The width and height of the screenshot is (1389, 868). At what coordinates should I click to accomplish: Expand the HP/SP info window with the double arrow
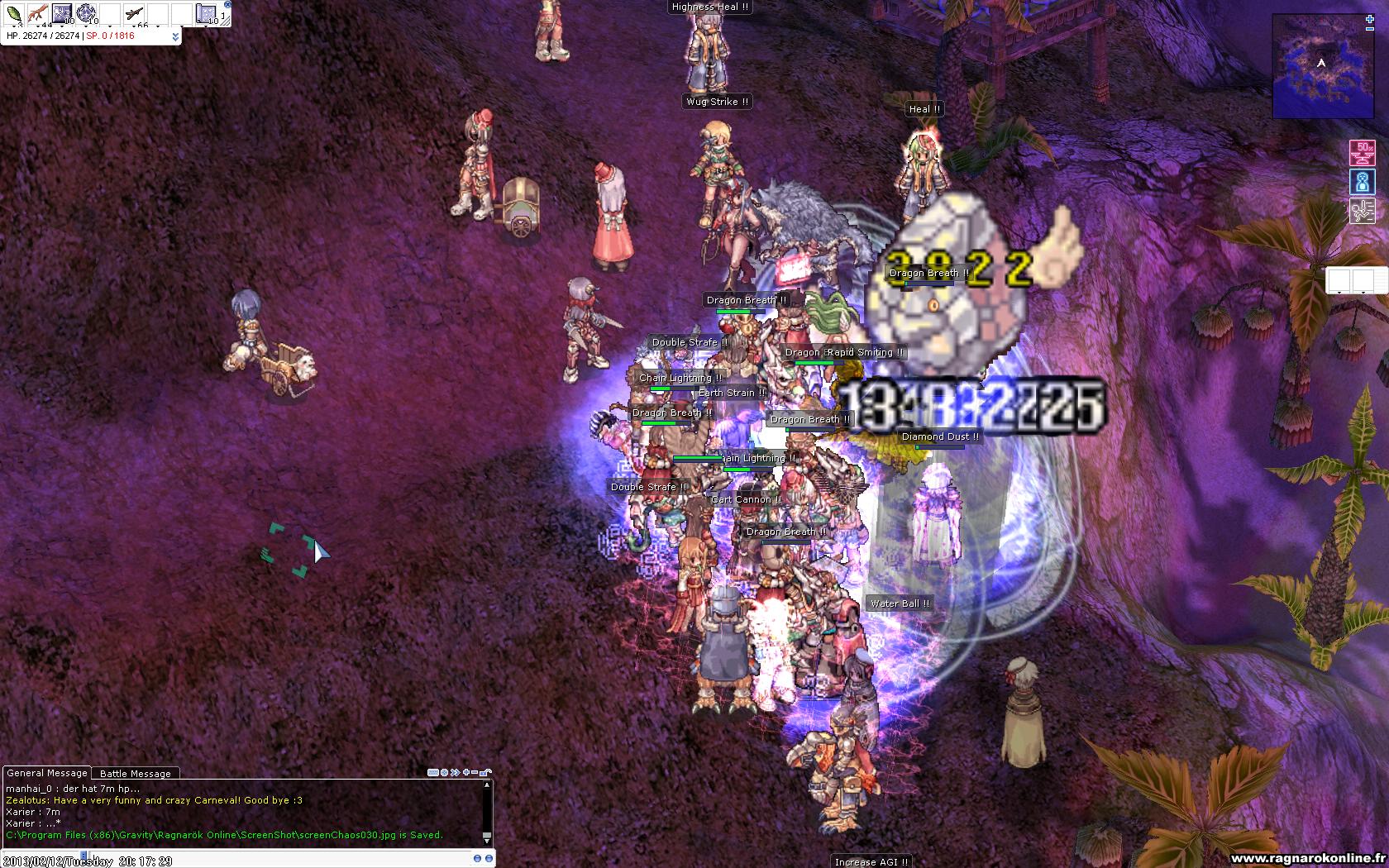point(175,36)
